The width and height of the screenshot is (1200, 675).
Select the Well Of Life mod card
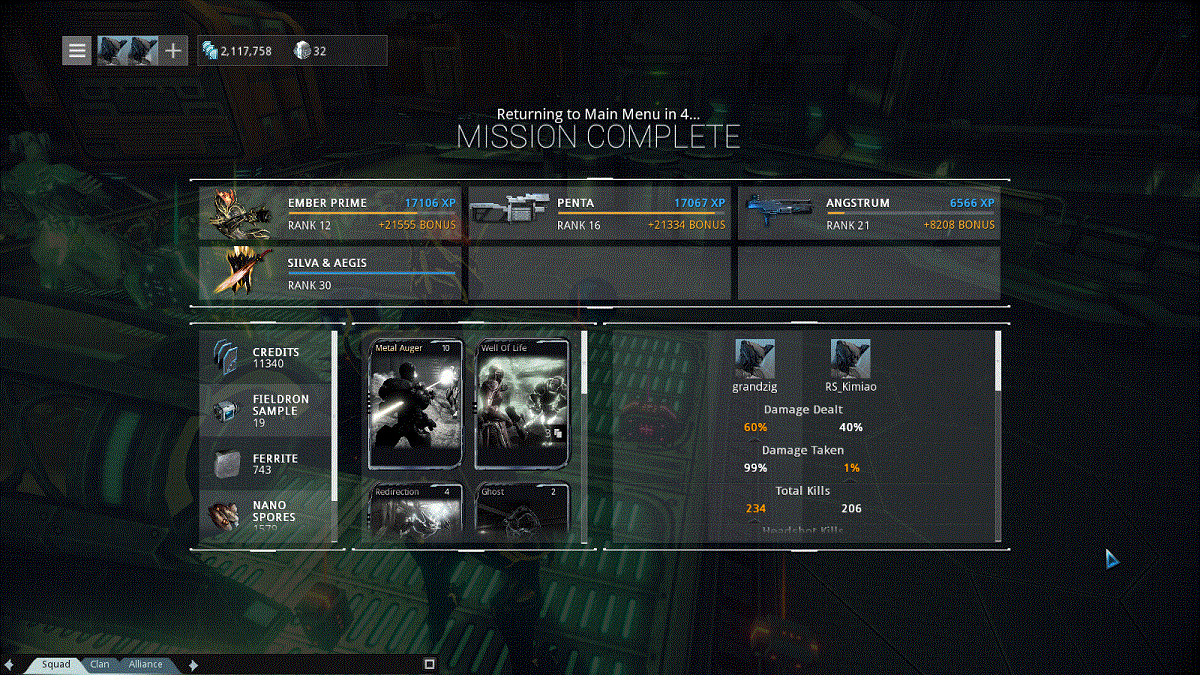coord(523,403)
